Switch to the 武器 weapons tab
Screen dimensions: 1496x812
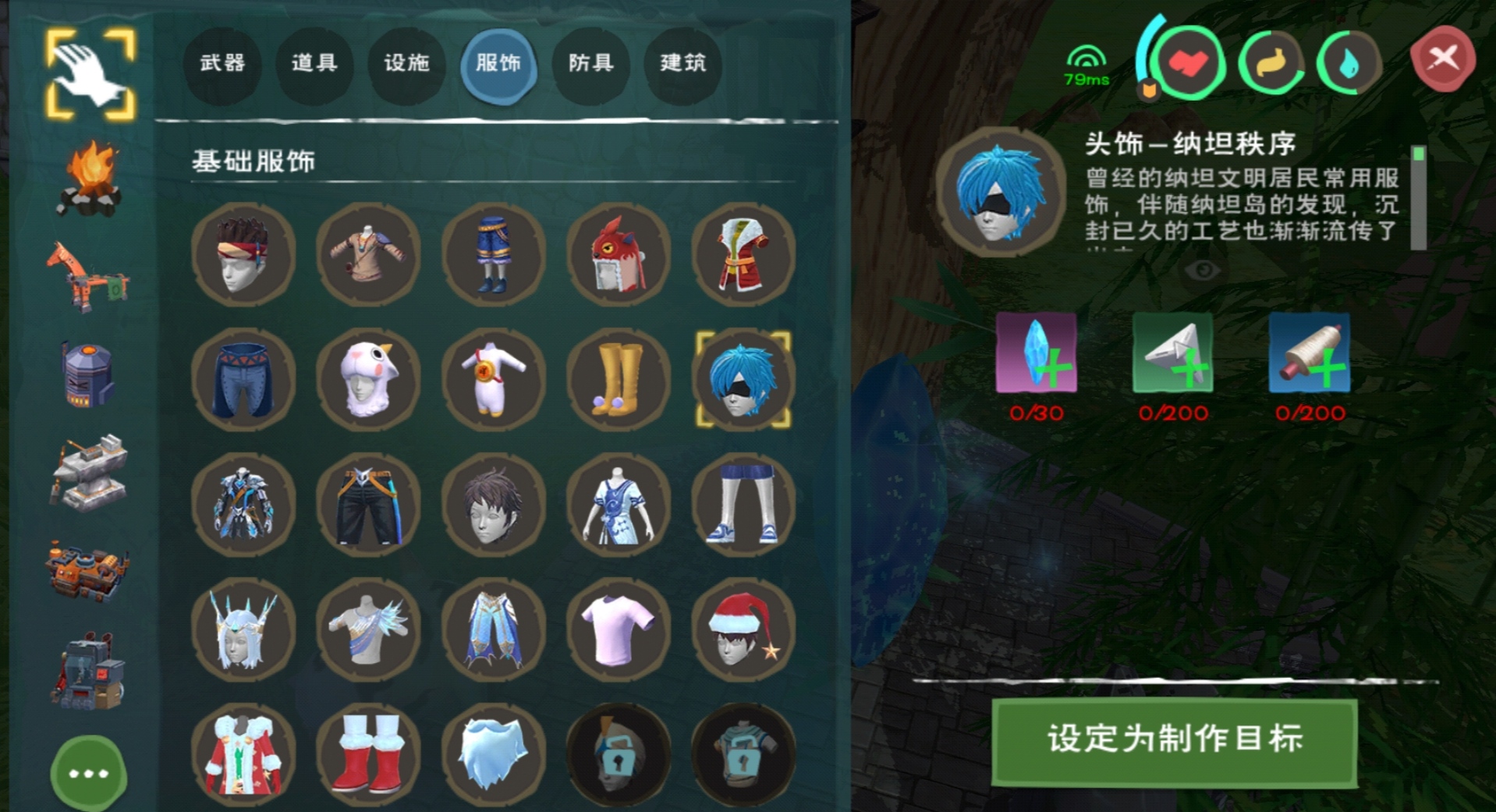tap(222, 66)
